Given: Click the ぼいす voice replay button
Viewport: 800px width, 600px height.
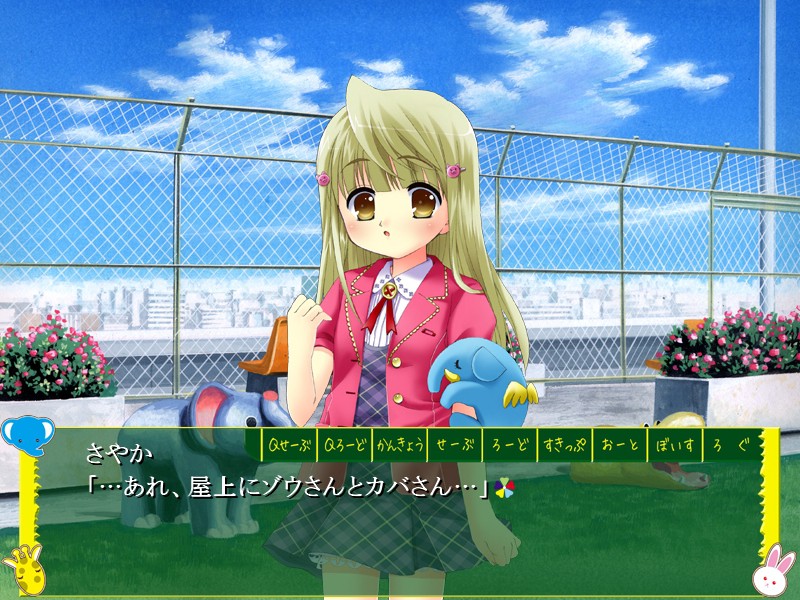Looking at the screenshot, I should (674, 443).
